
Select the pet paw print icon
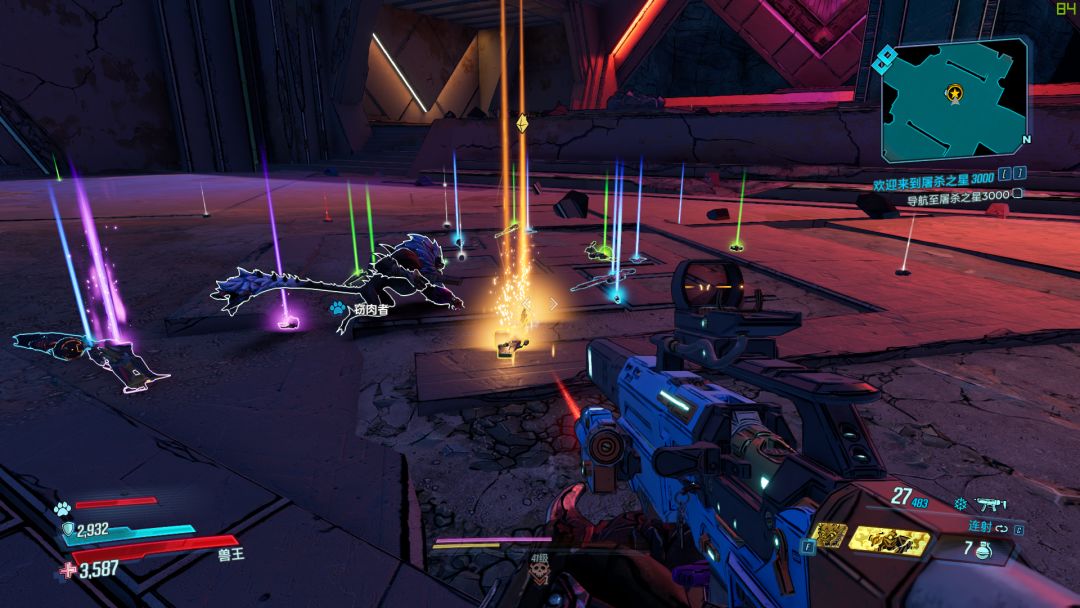62,507
